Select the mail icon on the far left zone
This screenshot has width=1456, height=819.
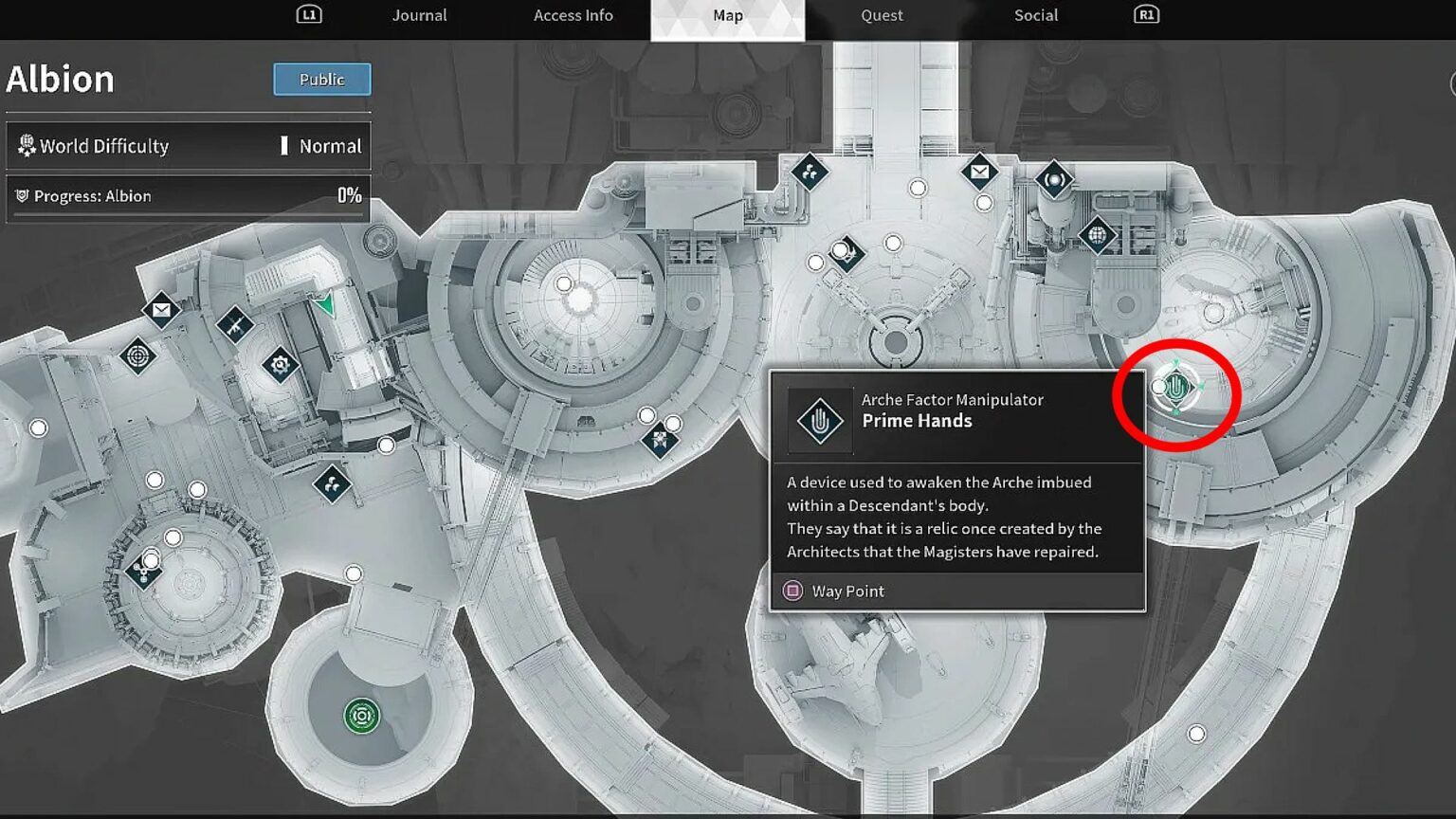click(161, 310)
